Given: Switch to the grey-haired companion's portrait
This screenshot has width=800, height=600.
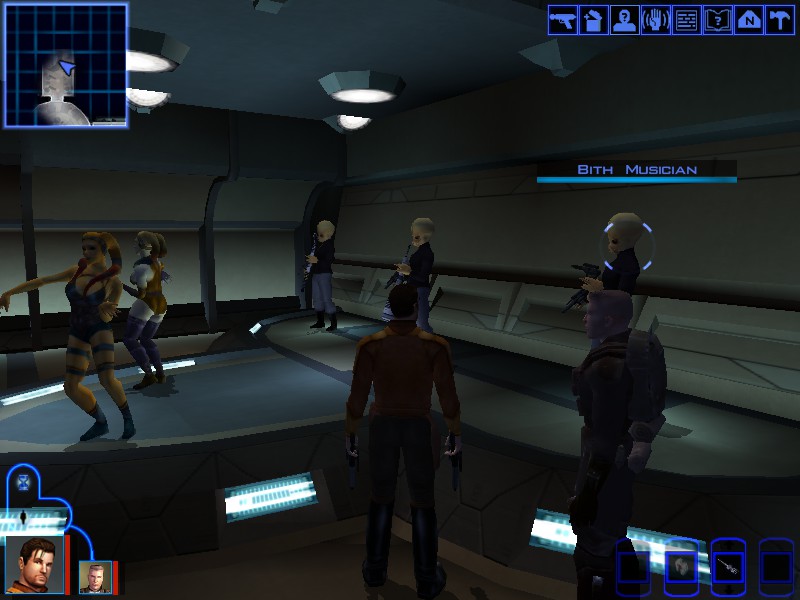Looking at the screenshot, I should click(95, 577).
